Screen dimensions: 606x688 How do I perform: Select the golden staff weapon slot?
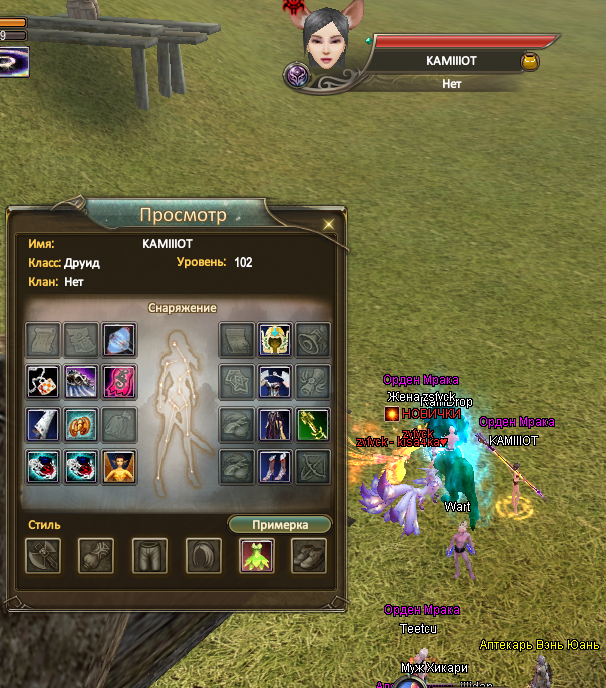click(313, 424)
